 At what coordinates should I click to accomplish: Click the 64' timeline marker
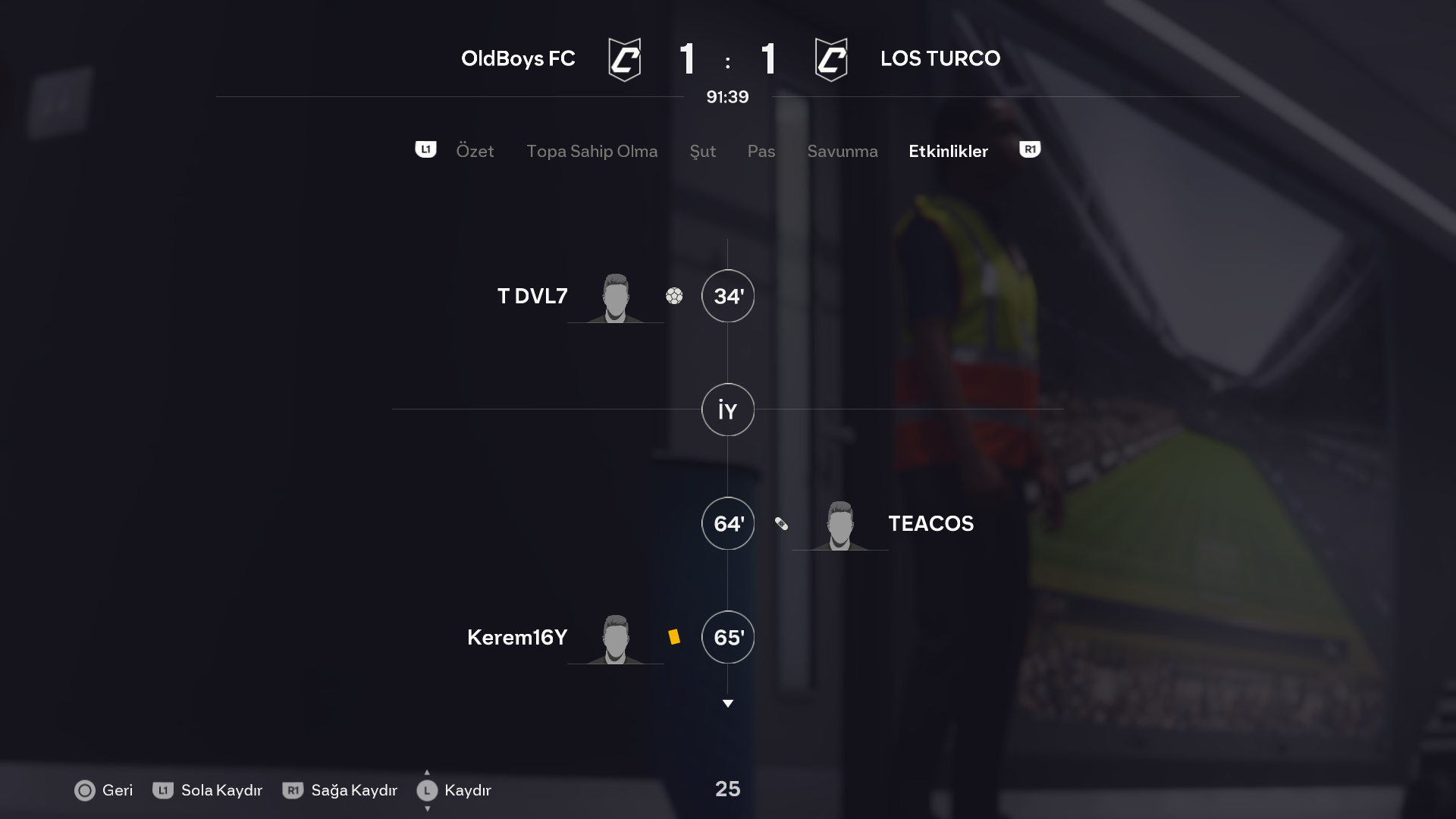[x=728, y=523]
